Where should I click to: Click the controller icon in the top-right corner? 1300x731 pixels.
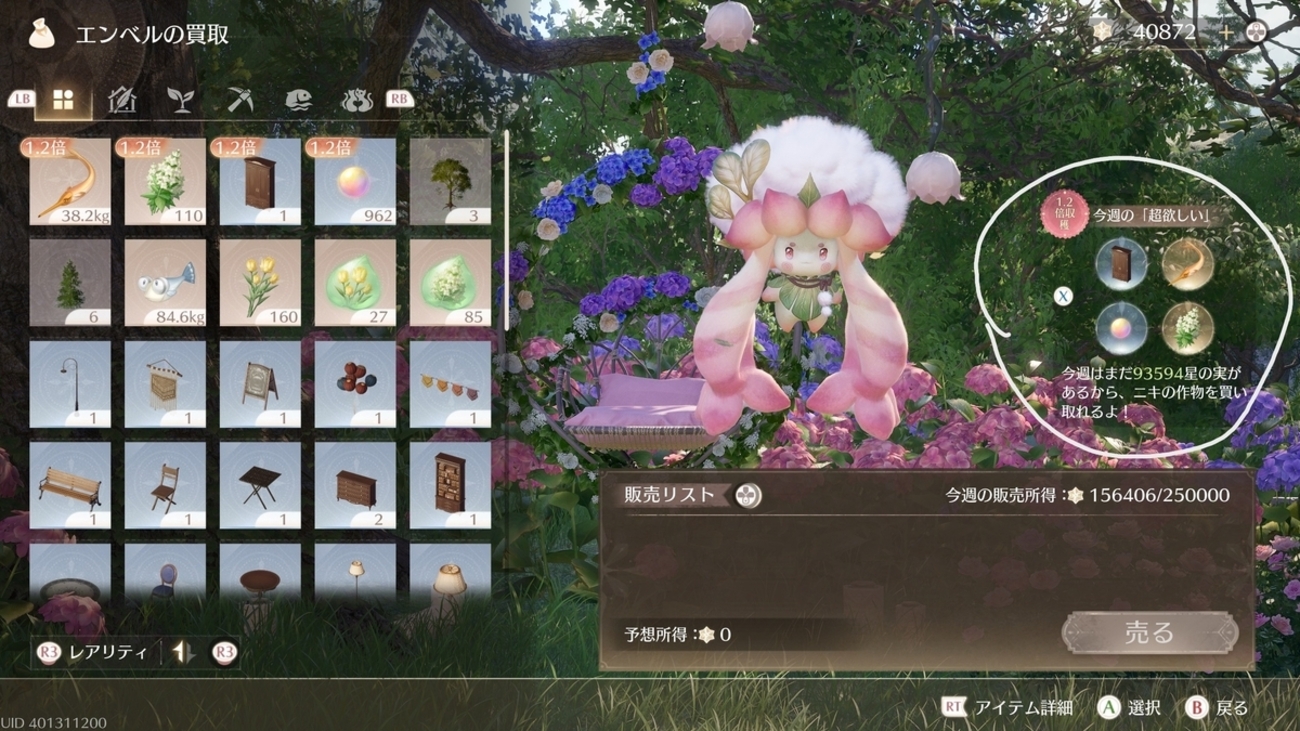tap(1257, 30)
